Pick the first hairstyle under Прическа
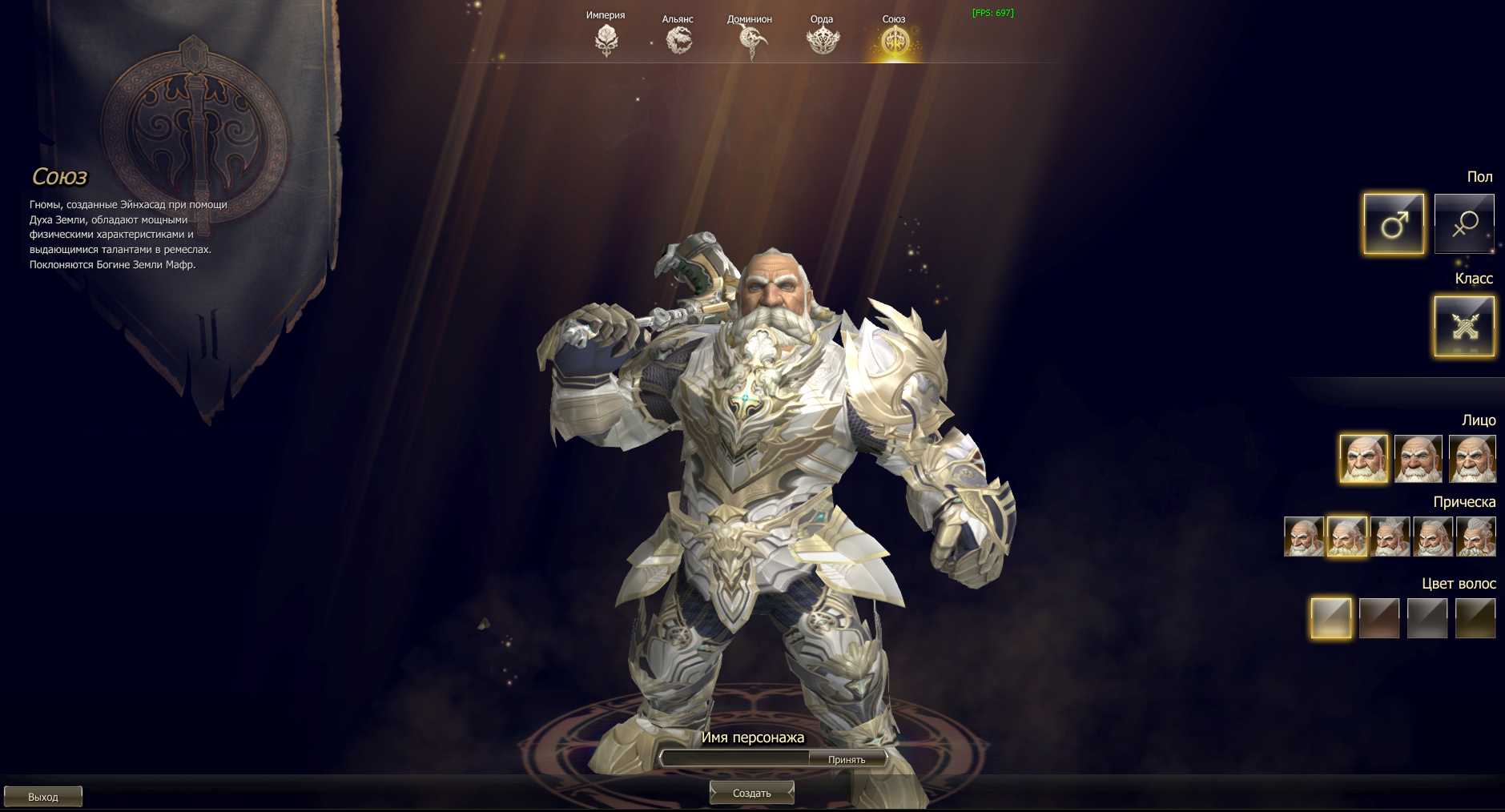Screen dimensions: 1505x812 tap(1303, 537)
